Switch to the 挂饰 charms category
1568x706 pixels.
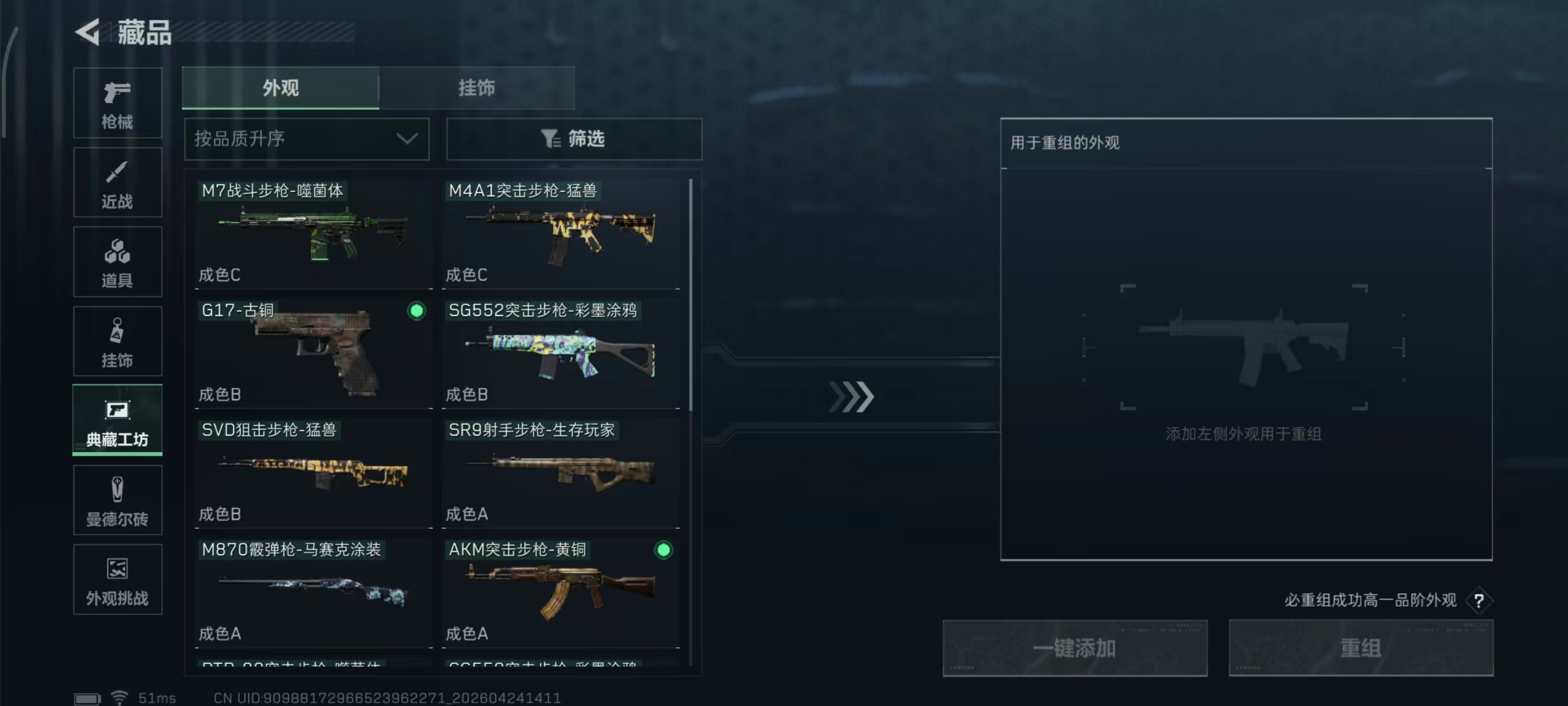click(117, 341)
